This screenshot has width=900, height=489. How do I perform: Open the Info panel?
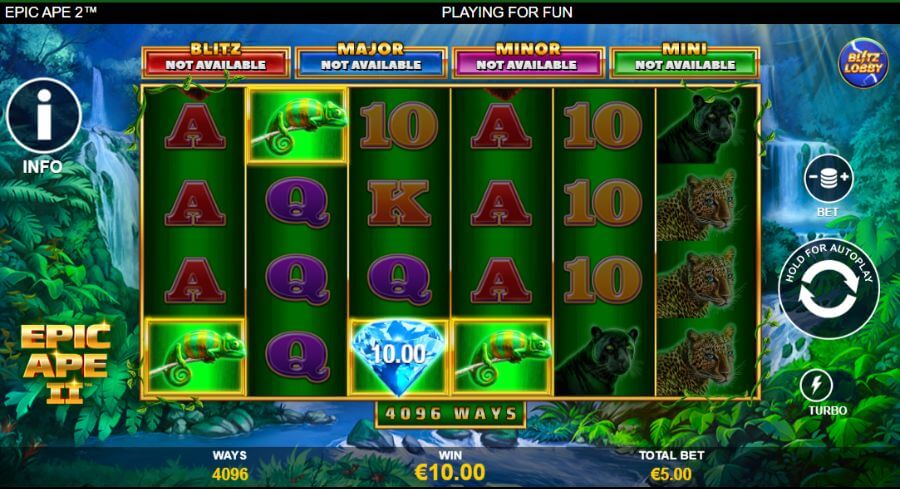pyautogui.click(x=43, y=116)
